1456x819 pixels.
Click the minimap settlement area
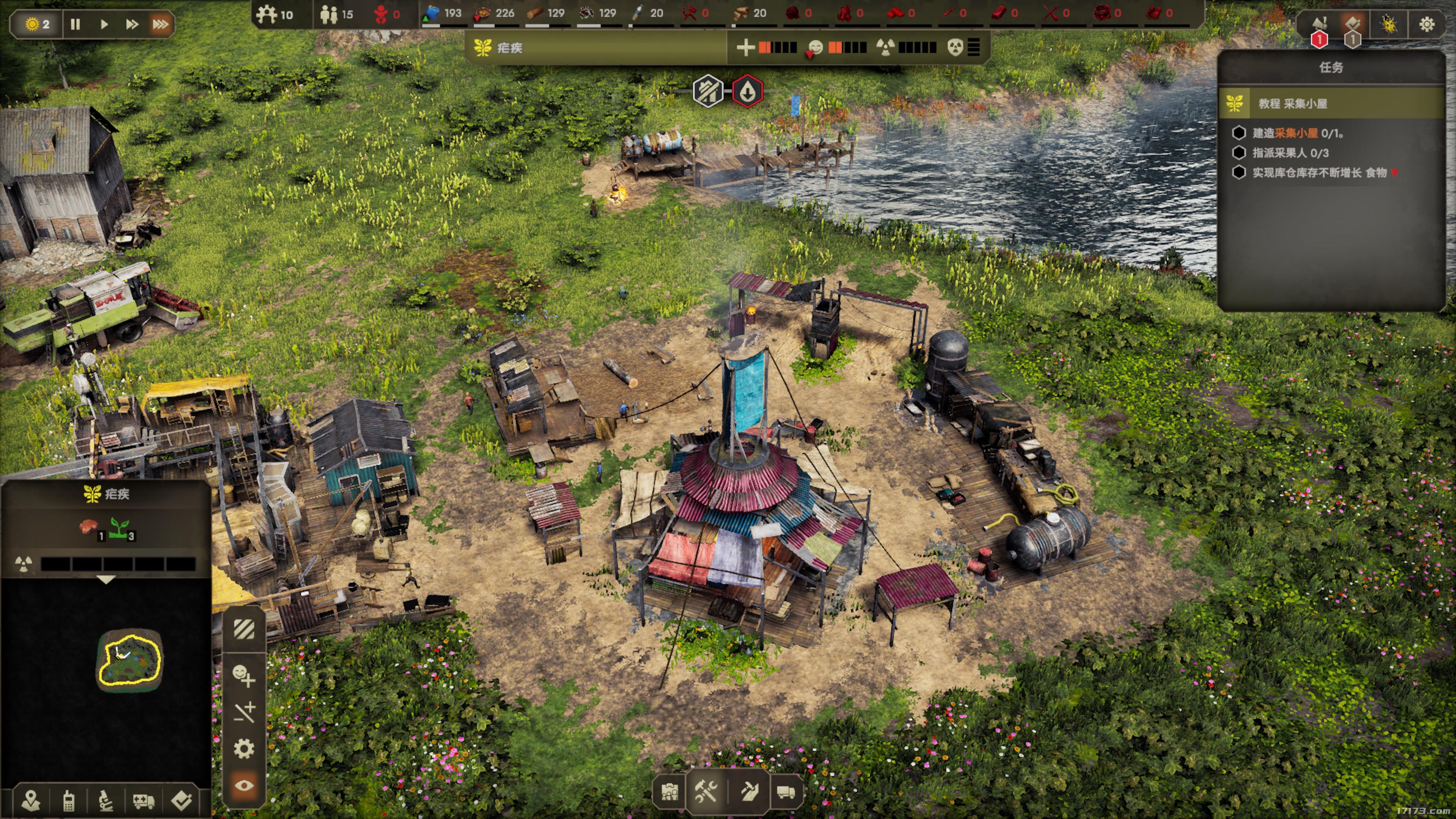(129, 660)
